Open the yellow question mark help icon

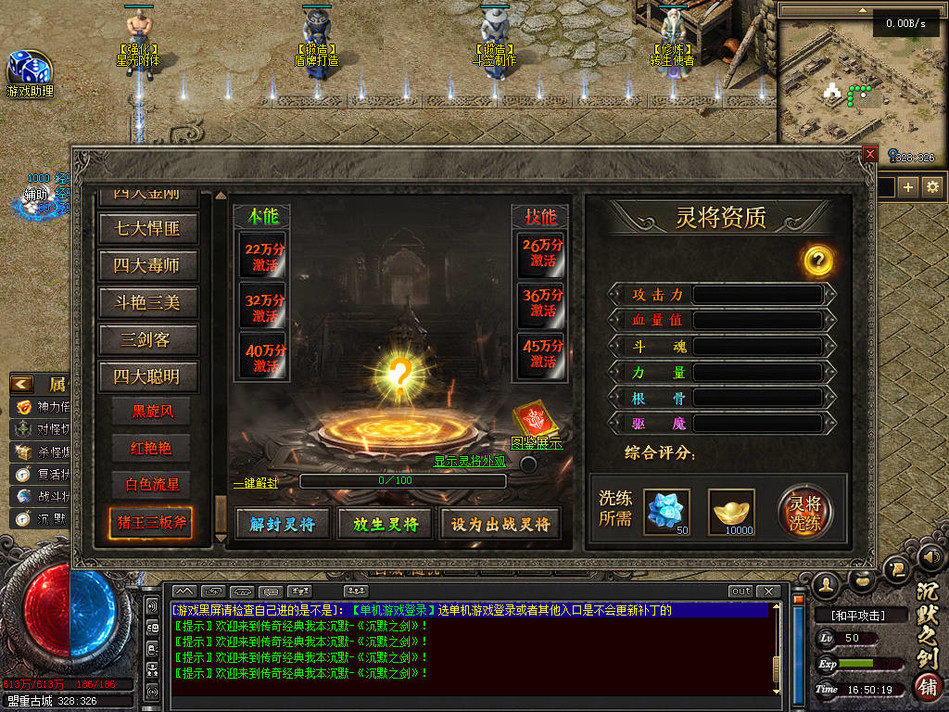click(x=818, y=261)
